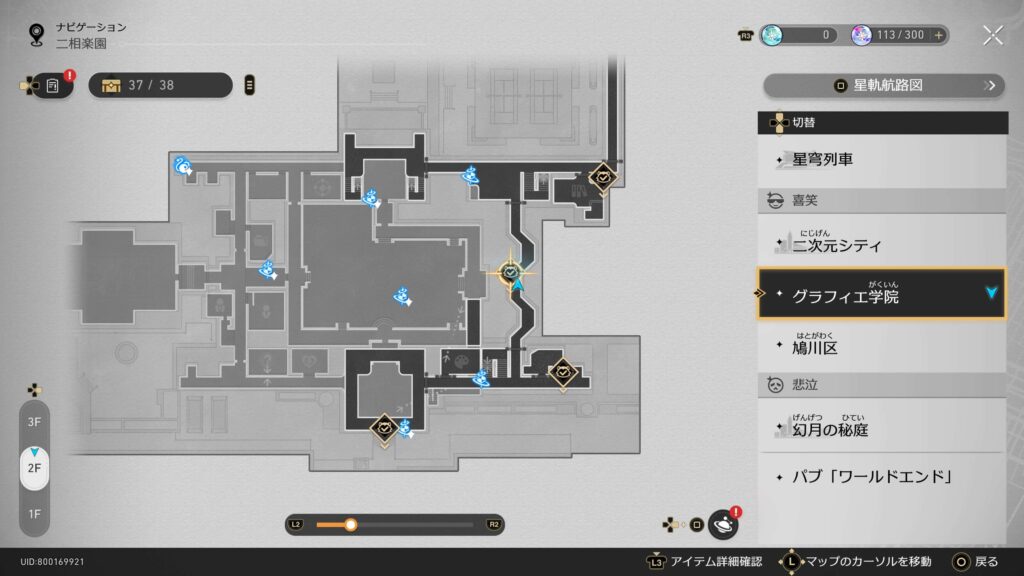Switch the map to floor 3F

point(34,422)
